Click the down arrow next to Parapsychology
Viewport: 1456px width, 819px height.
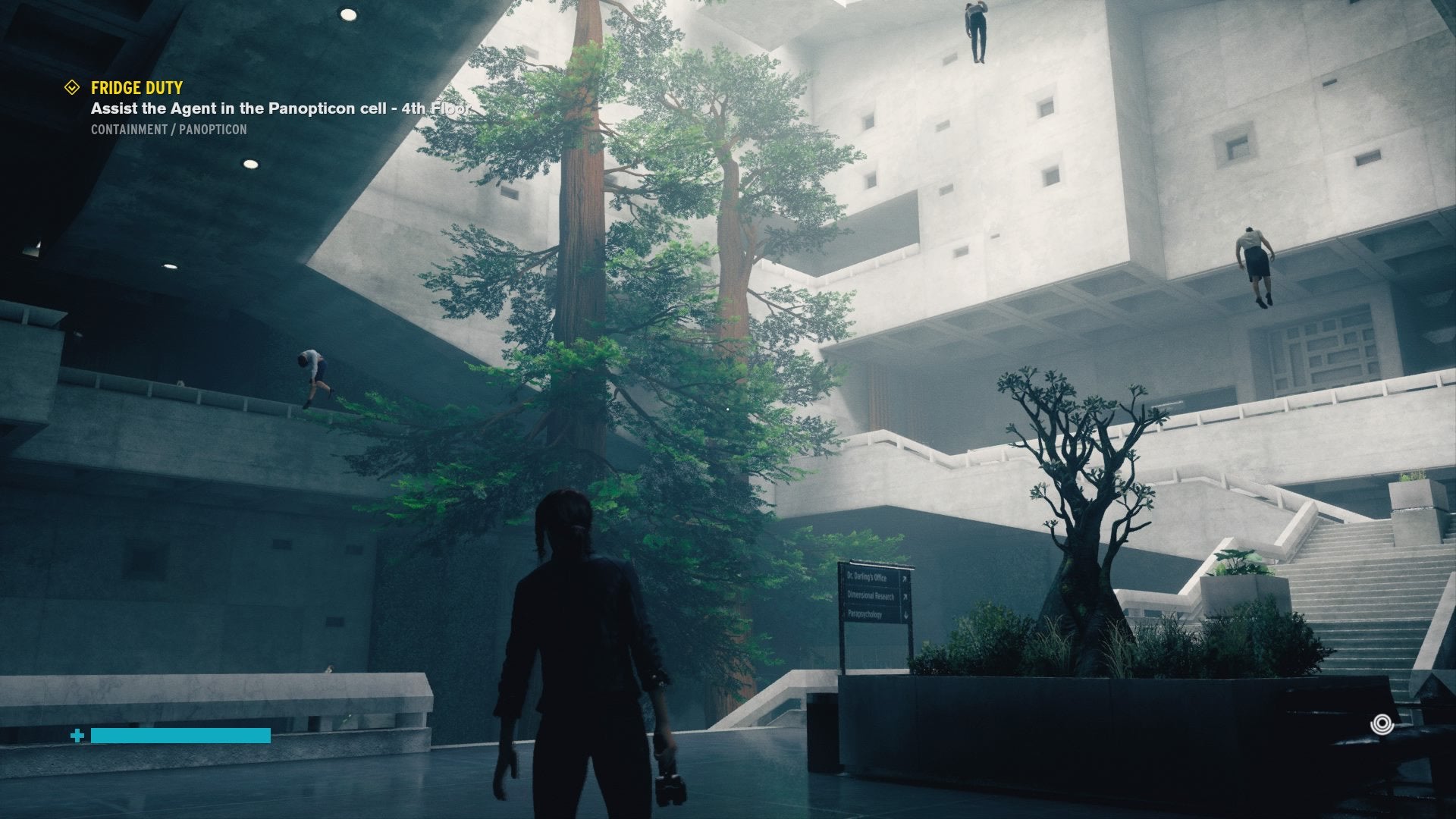tap(905, 614)
